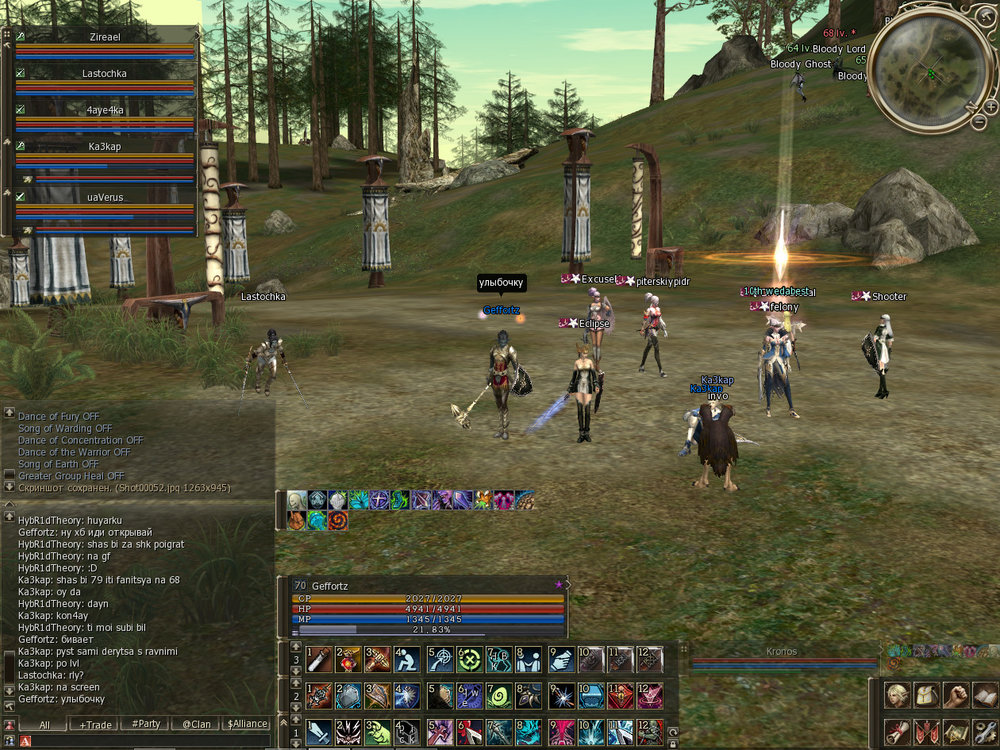Show the $Alliance chat channel
This screenshot has height=750, width=1000.
pos(247,724)
